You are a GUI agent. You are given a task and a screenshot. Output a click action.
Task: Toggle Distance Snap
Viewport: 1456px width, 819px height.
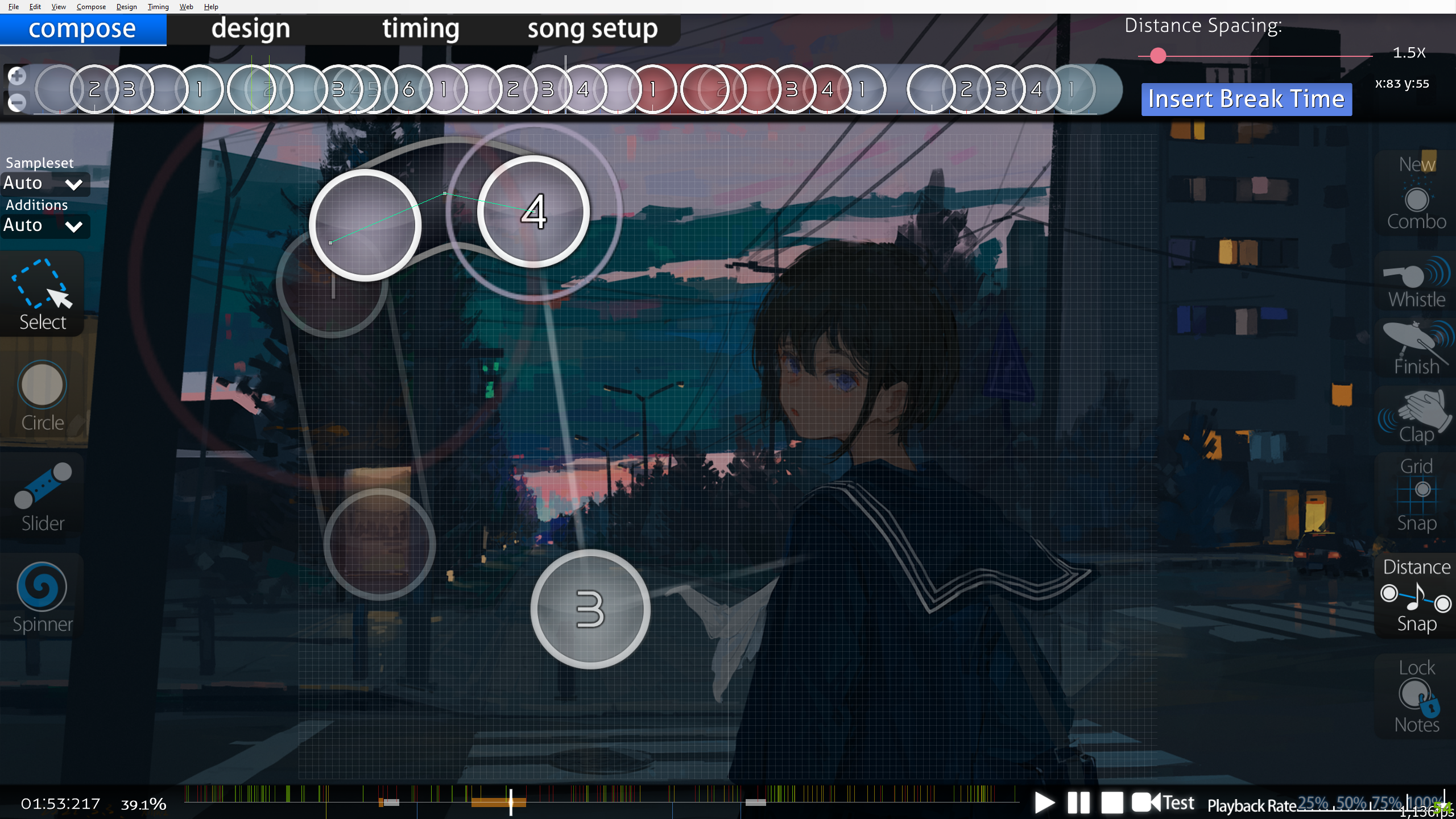click(1416, 595)
